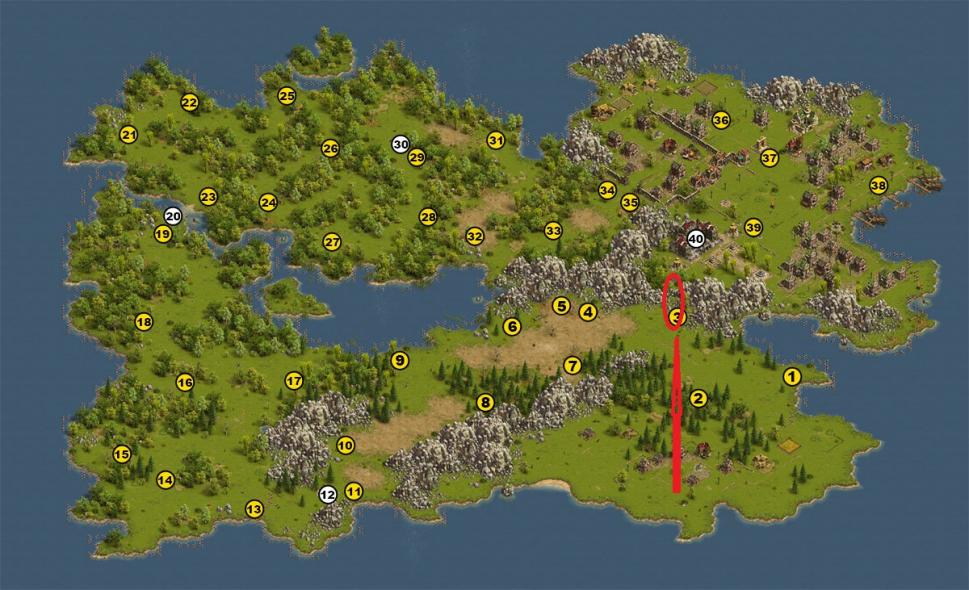Image resolution: width=969 pixels, height=590 pixels.
Task: Click the yellow marker numbered 2
Action: pos(698,398)
